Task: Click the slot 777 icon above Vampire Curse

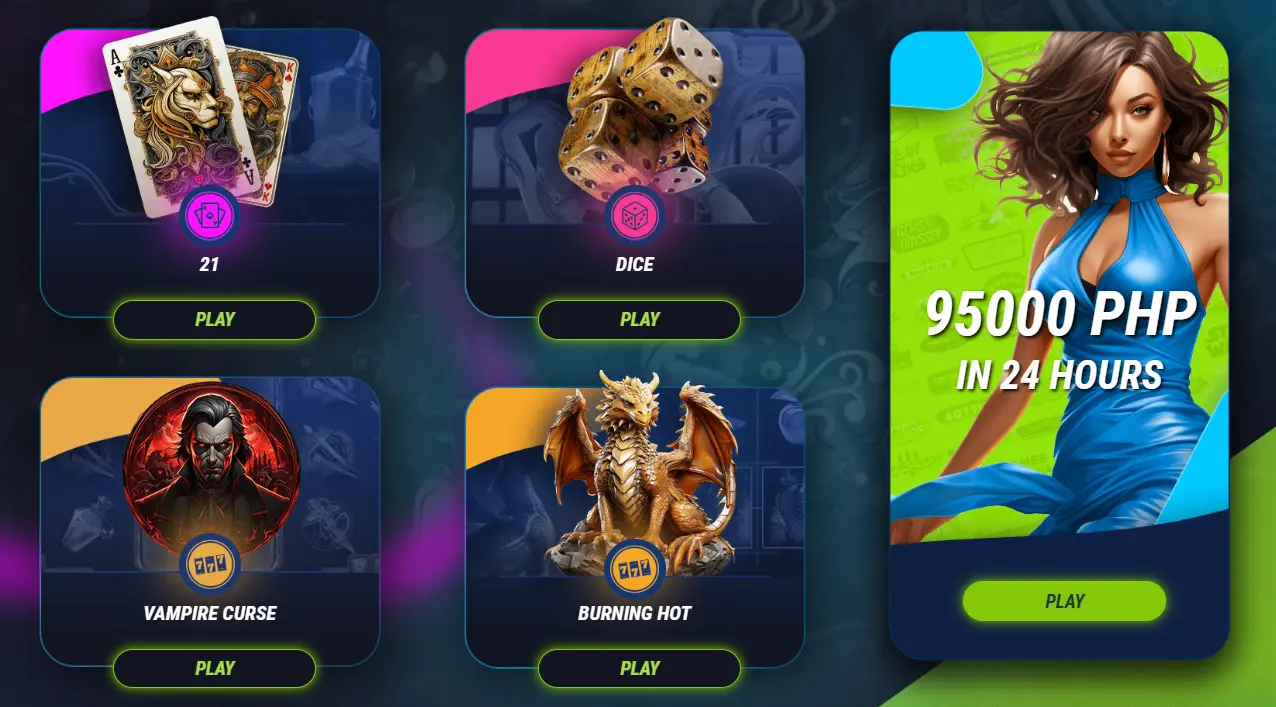Action: pyautogui.click(x=209, y=566)
